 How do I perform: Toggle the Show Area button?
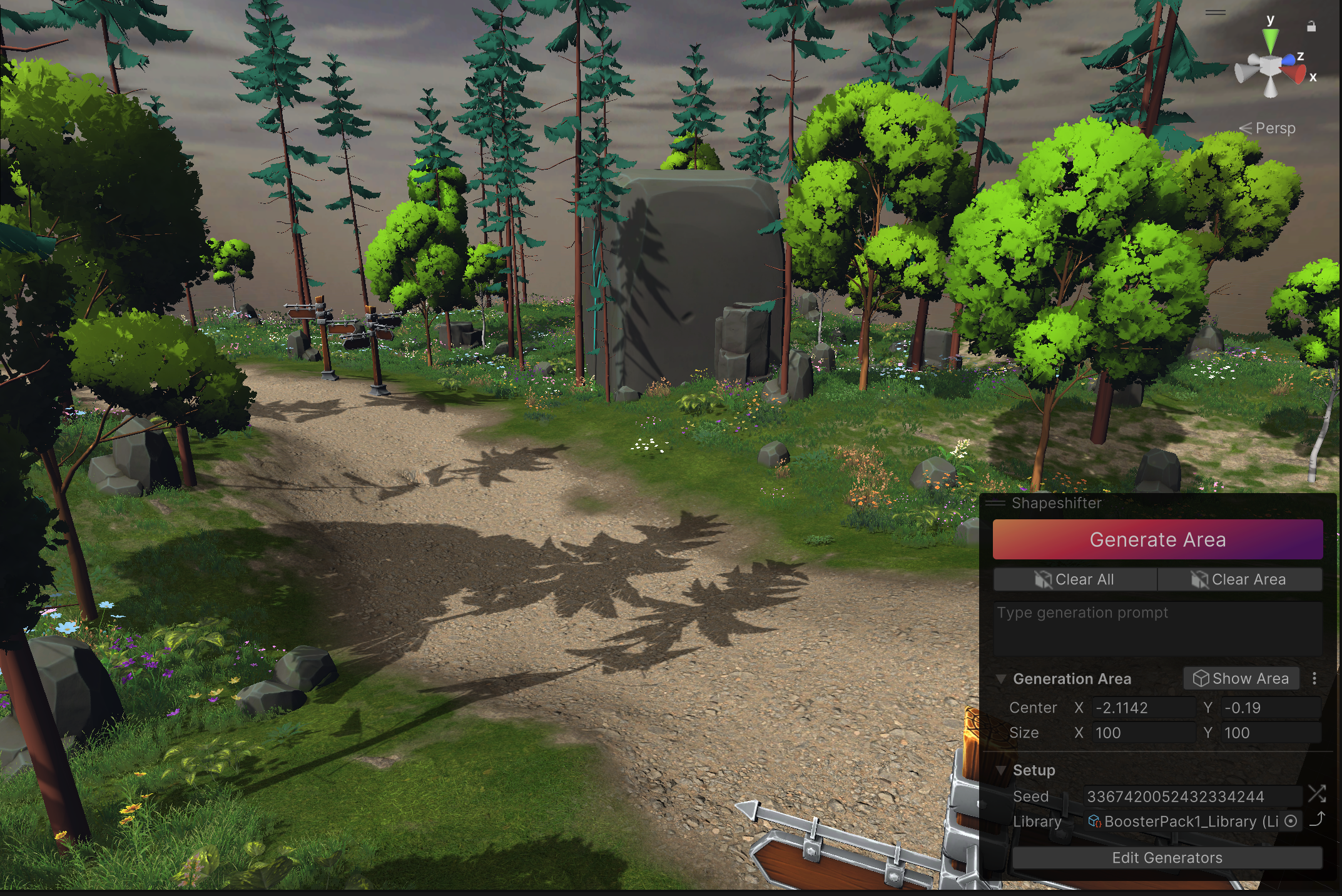tap(1241, 678)
